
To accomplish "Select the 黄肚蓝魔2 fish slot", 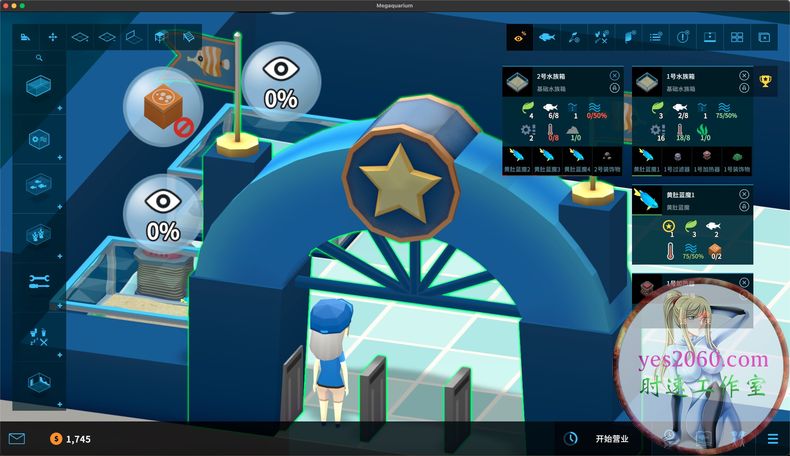I will pos(517,158).
